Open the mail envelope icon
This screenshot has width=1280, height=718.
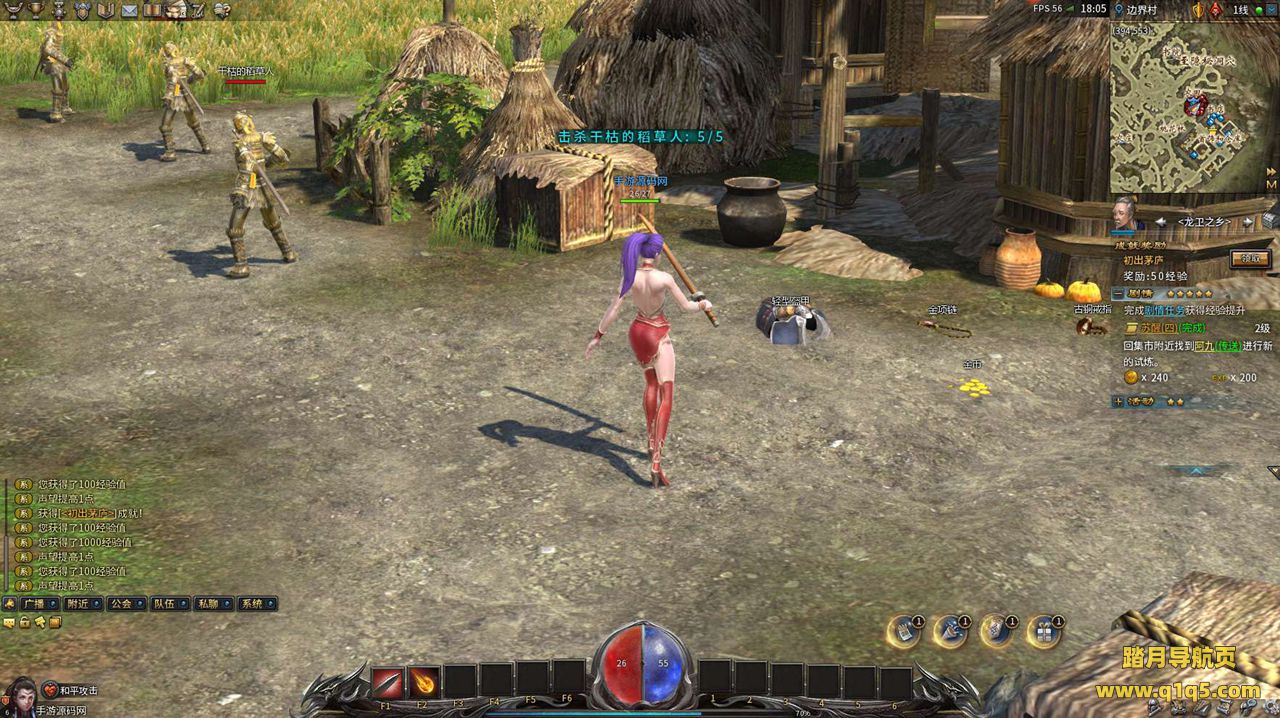tap(129, 10)
